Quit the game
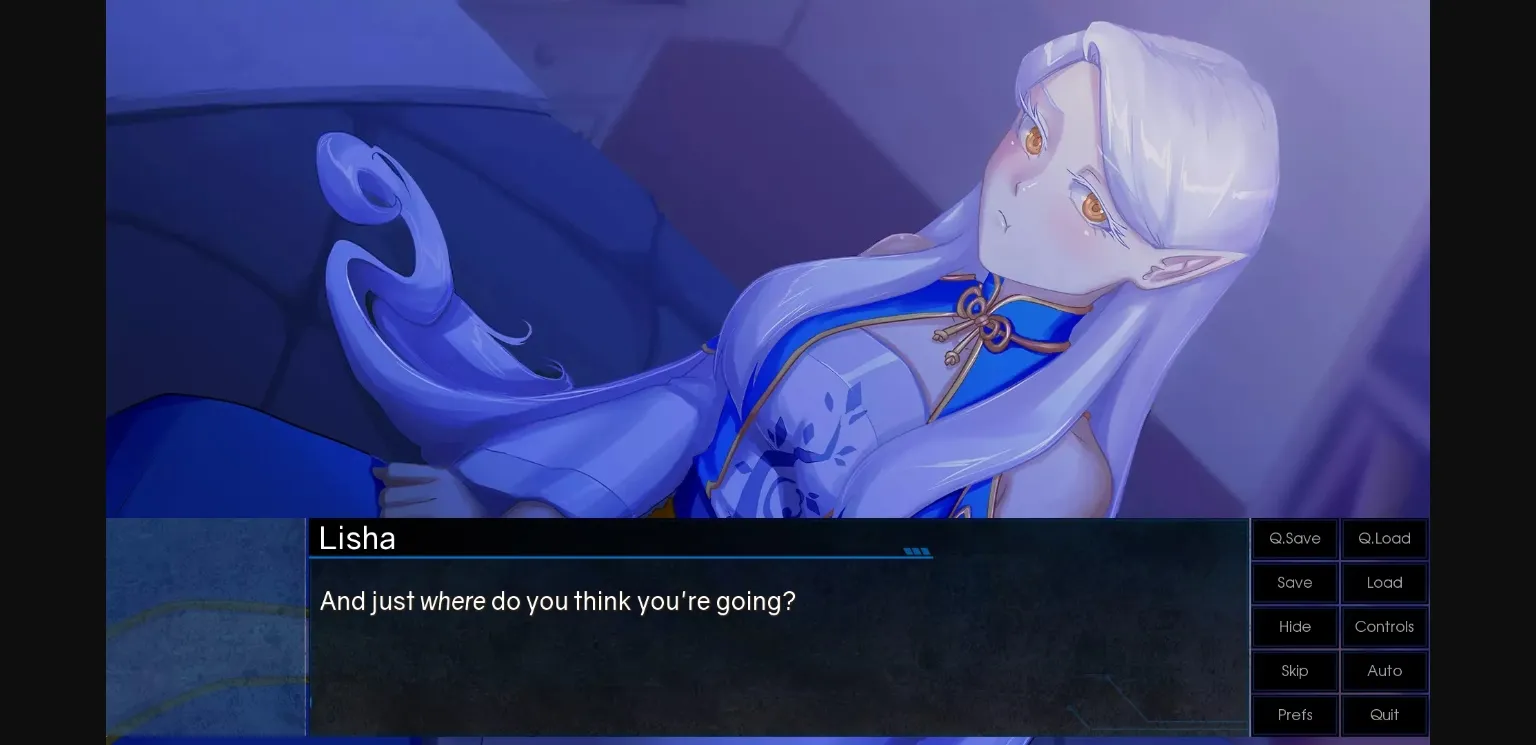The height and width of the screenshot is (745, 1536). point(1384,715)
